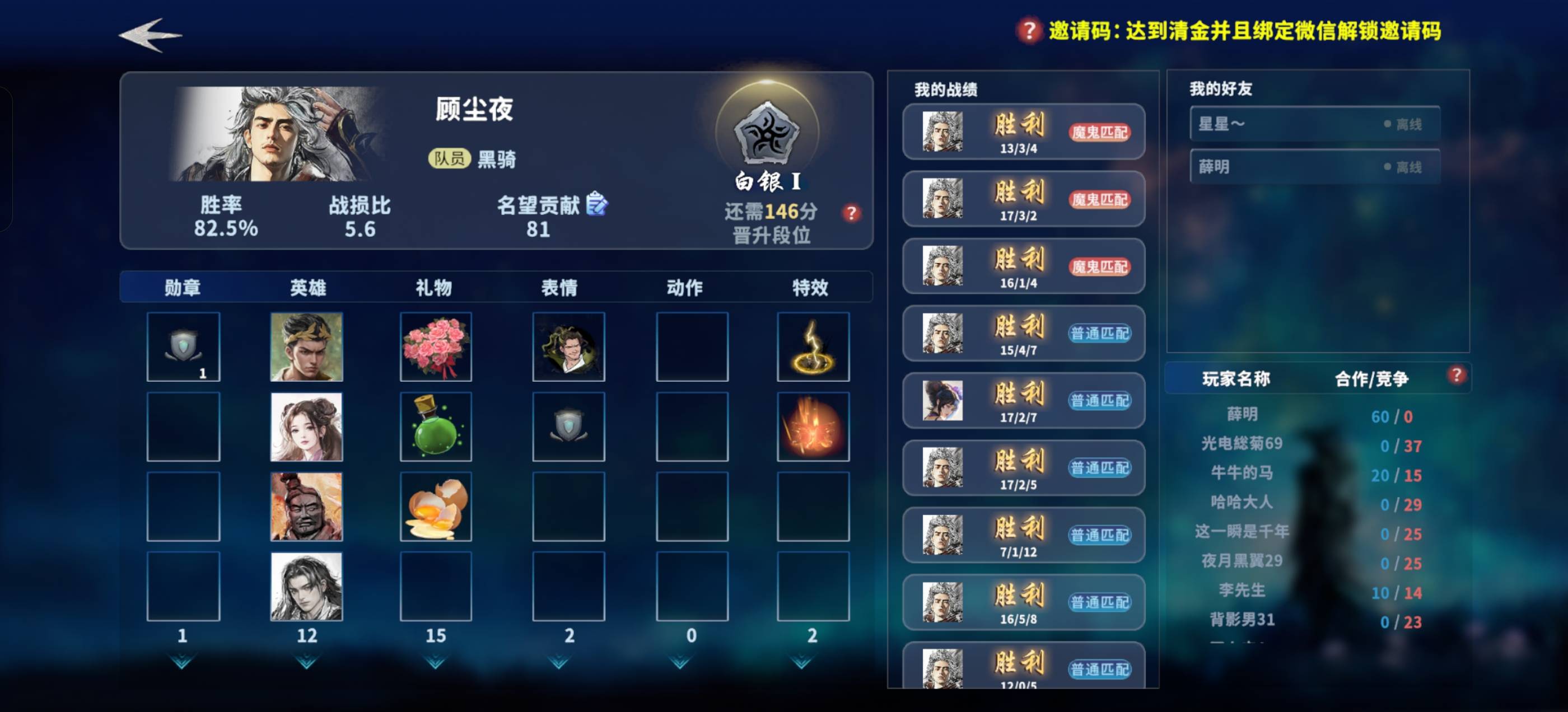Image resolution: width=1568 pixels, height=712 pixels.
Task: Select the green potion gift icon
Action: (x=436, y=426)
